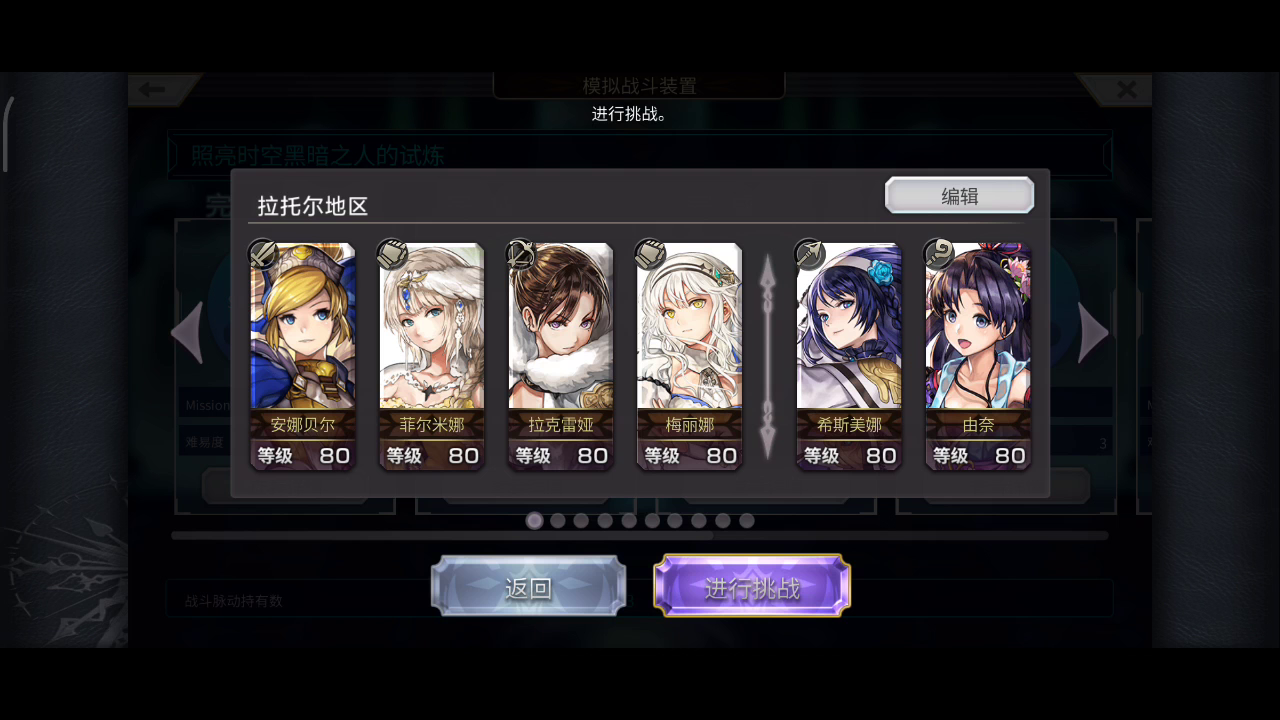Screen dimensions: 1280x720
Task: Click the right arrow to view next party
Action: [1092, 330]
